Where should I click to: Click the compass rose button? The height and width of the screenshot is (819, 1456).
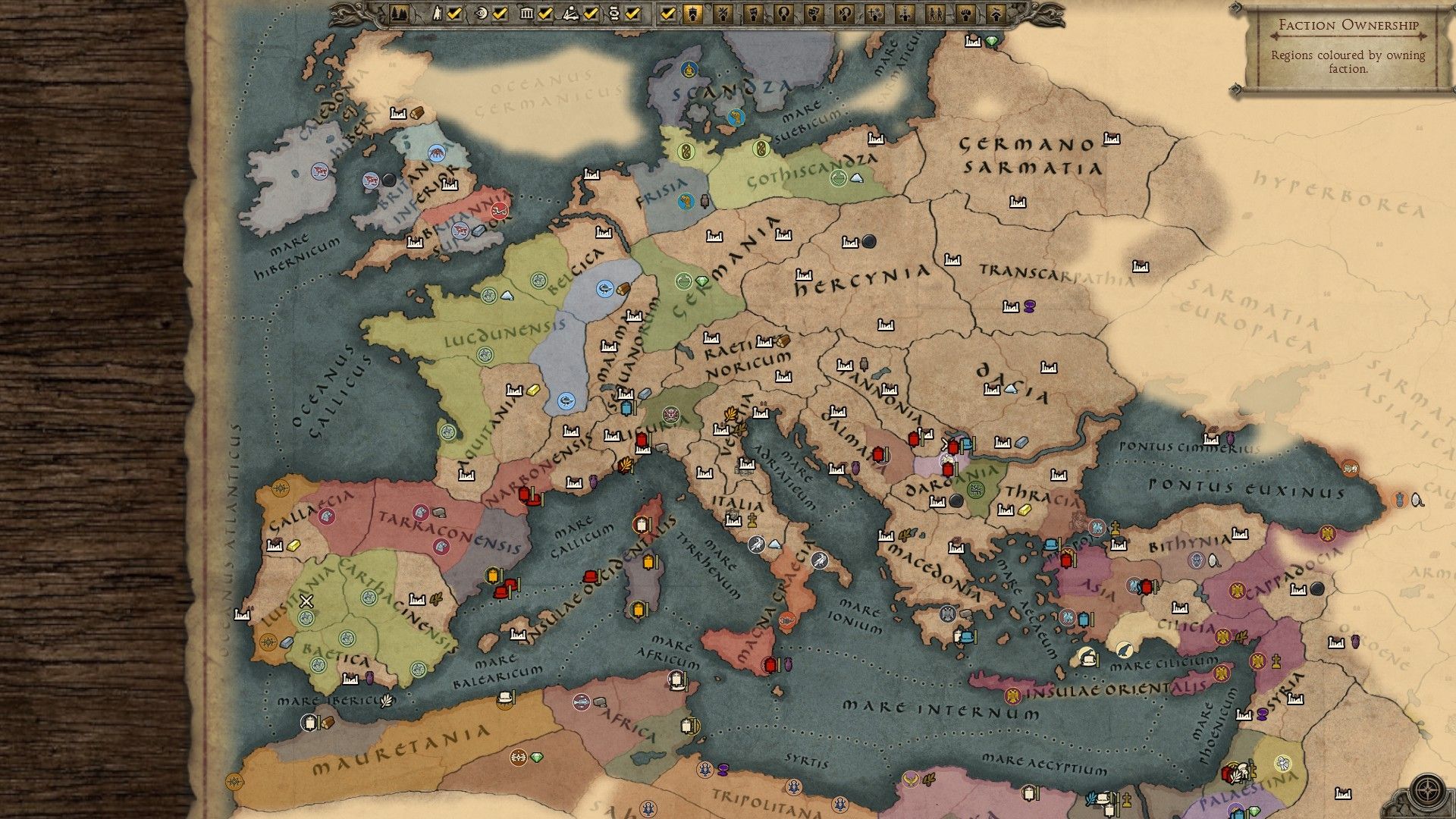1428,789
